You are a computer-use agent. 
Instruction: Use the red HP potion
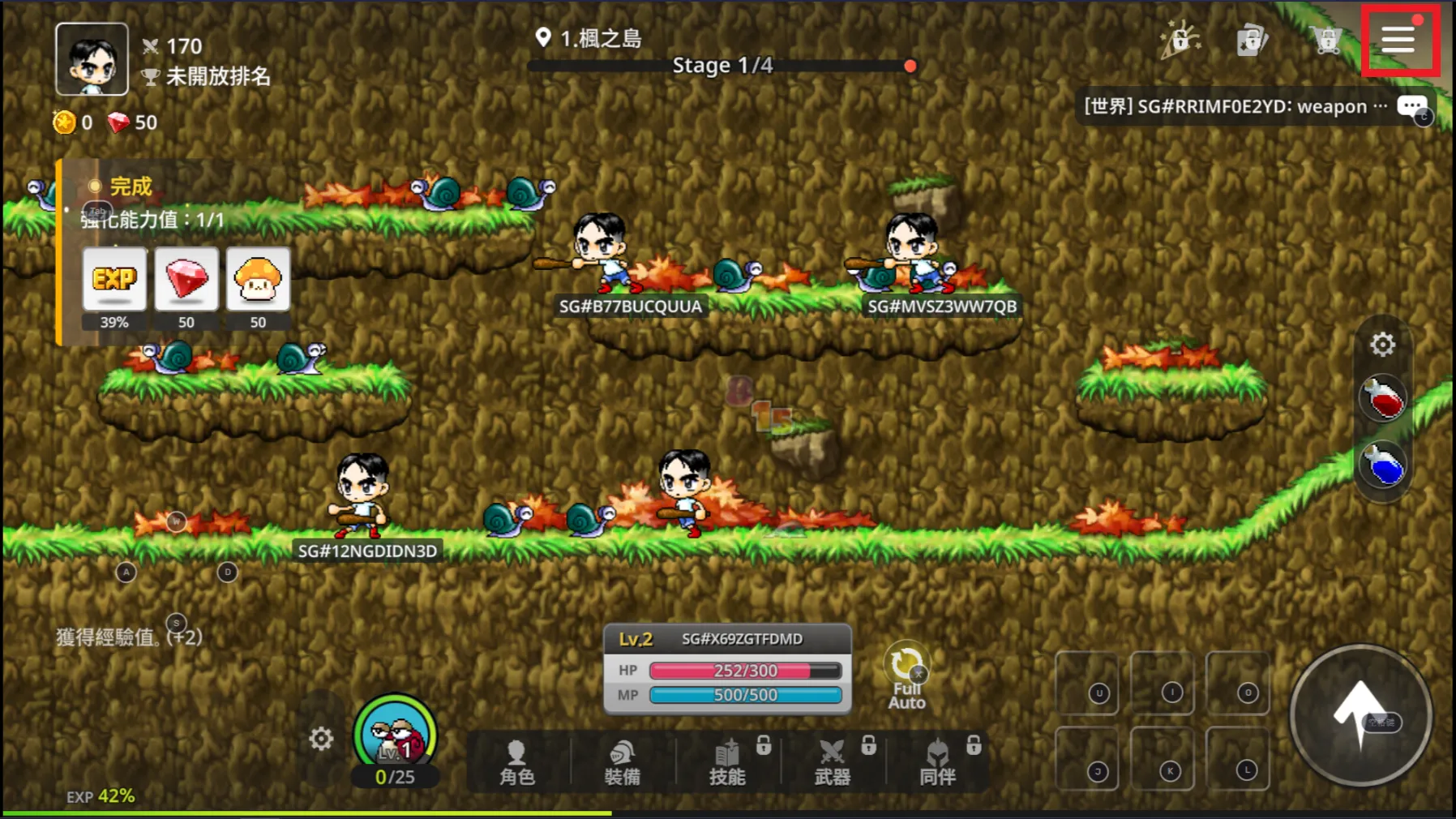click(x=1384, y=398)
